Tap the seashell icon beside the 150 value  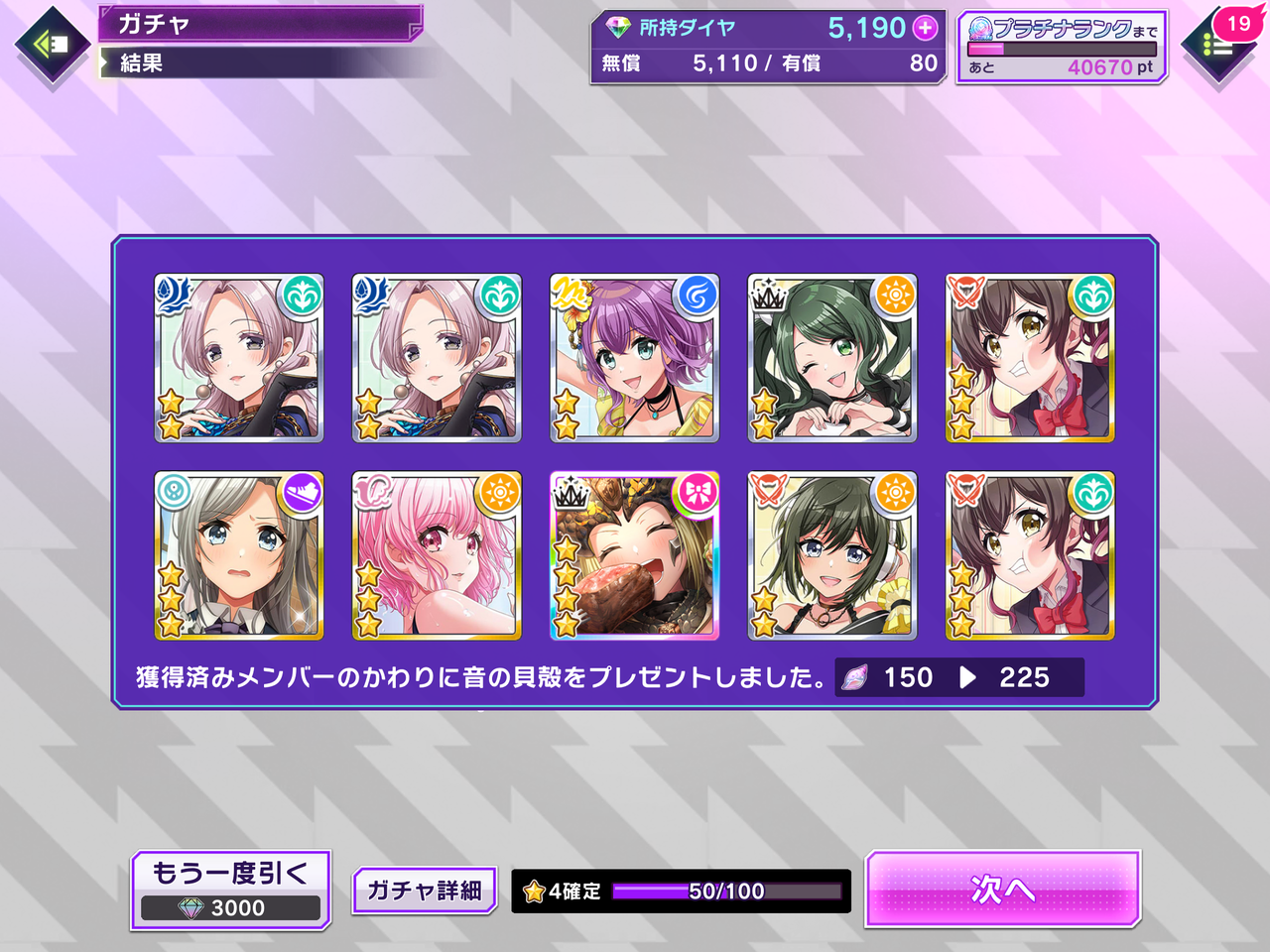pos(854,677)
